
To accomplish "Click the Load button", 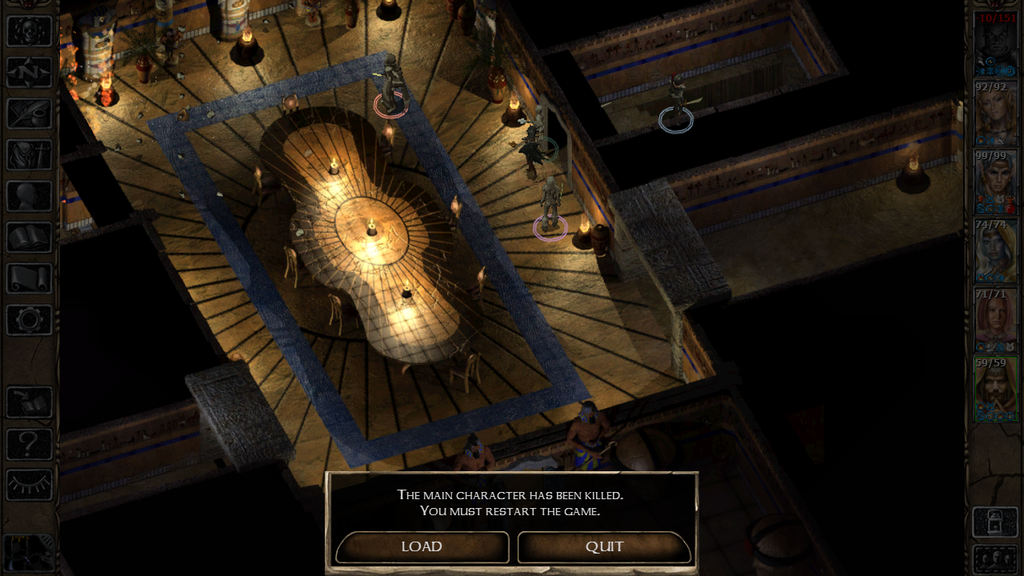I will tap(421, 547).
